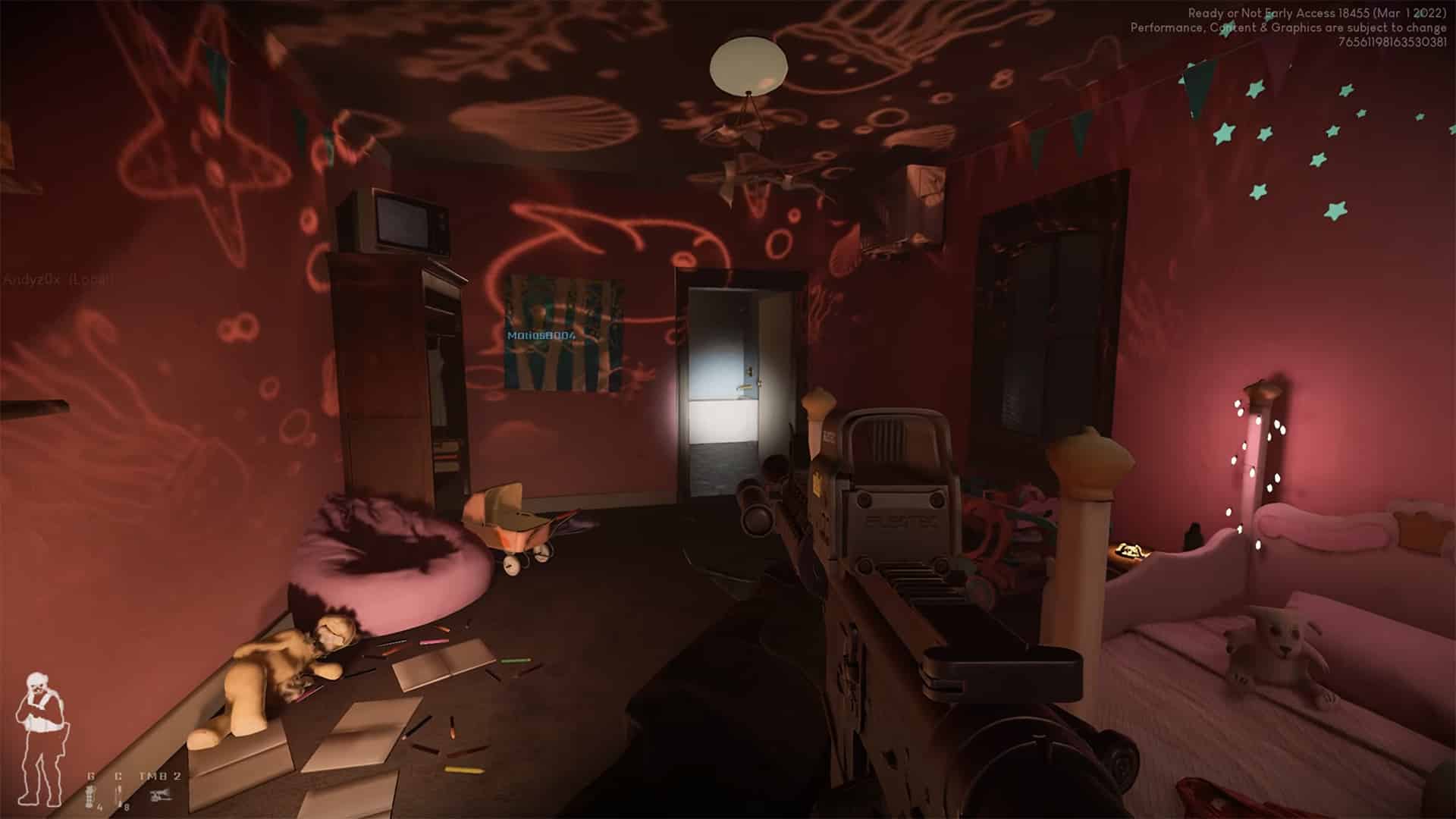This screenshot has width=1456, height=819.
Task: Click the slot G counter showing 4
Action: [100, 807]
